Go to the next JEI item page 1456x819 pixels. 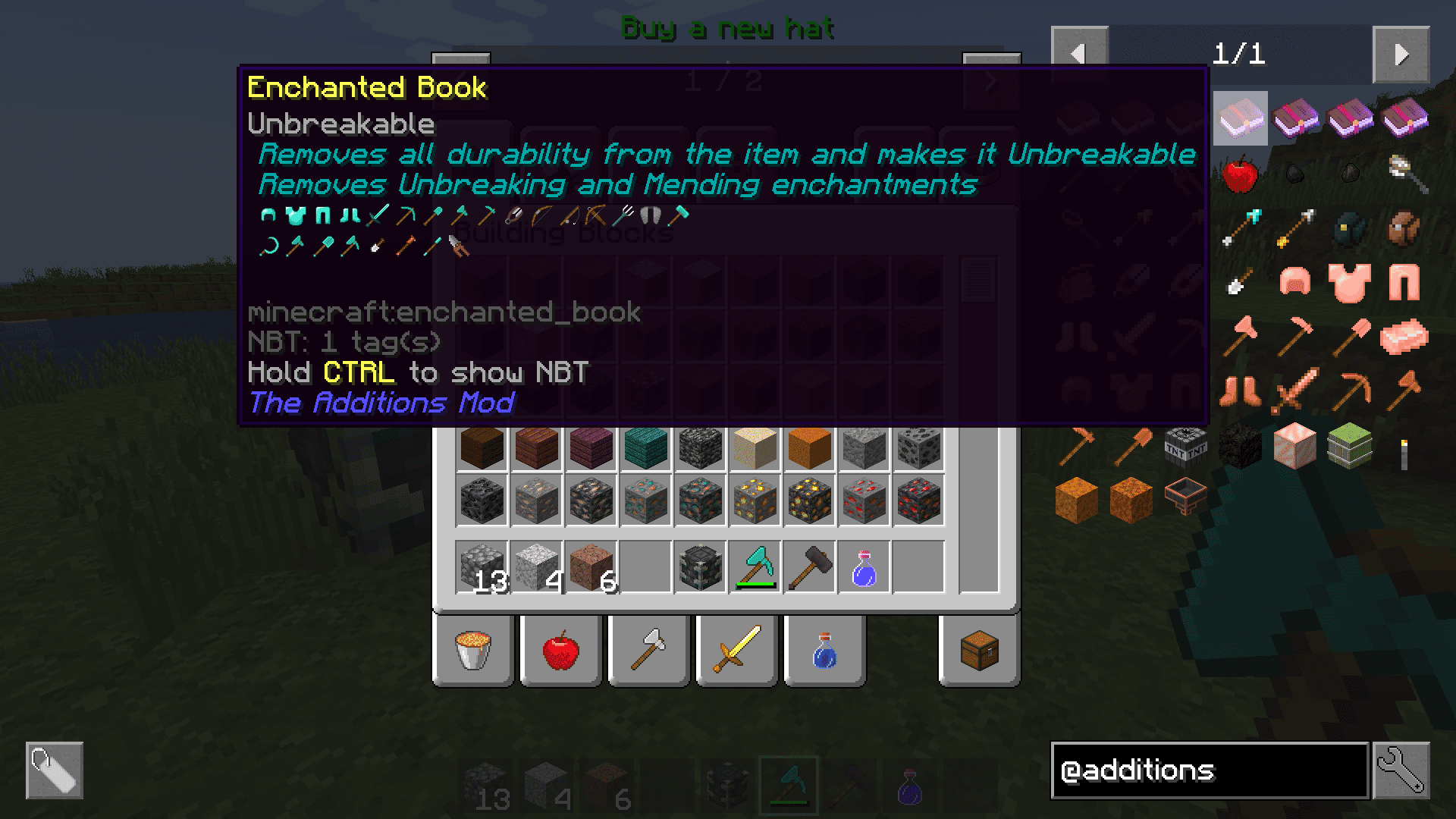pyautogui.click(x=1401, y=55)
